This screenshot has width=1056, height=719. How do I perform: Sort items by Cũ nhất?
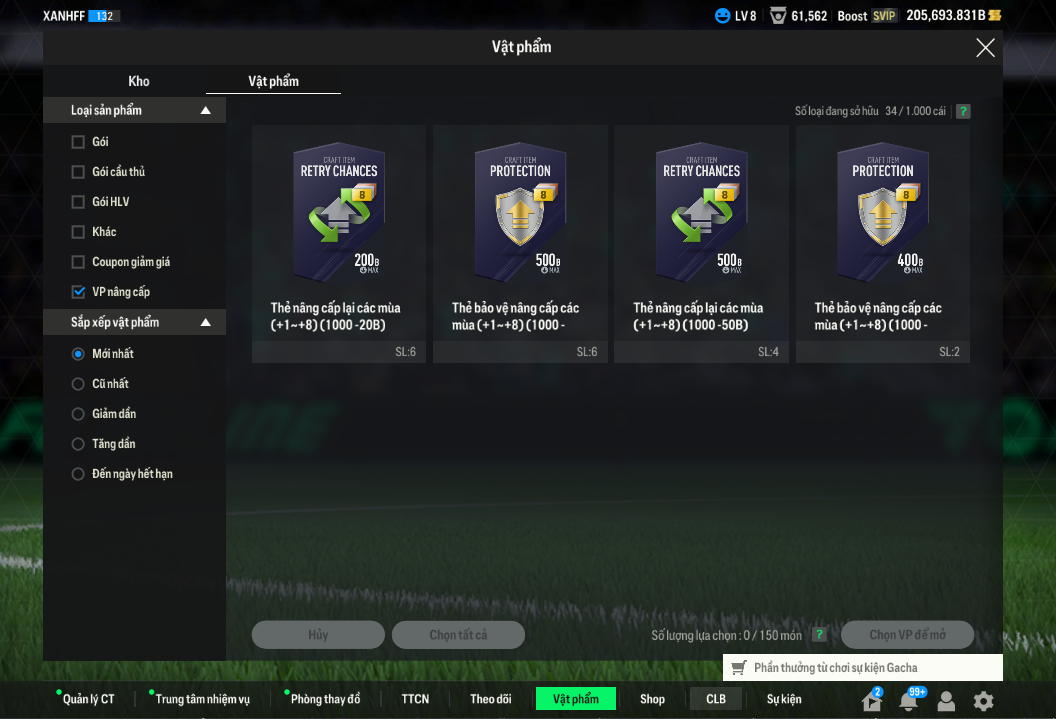tap(78, 384)
